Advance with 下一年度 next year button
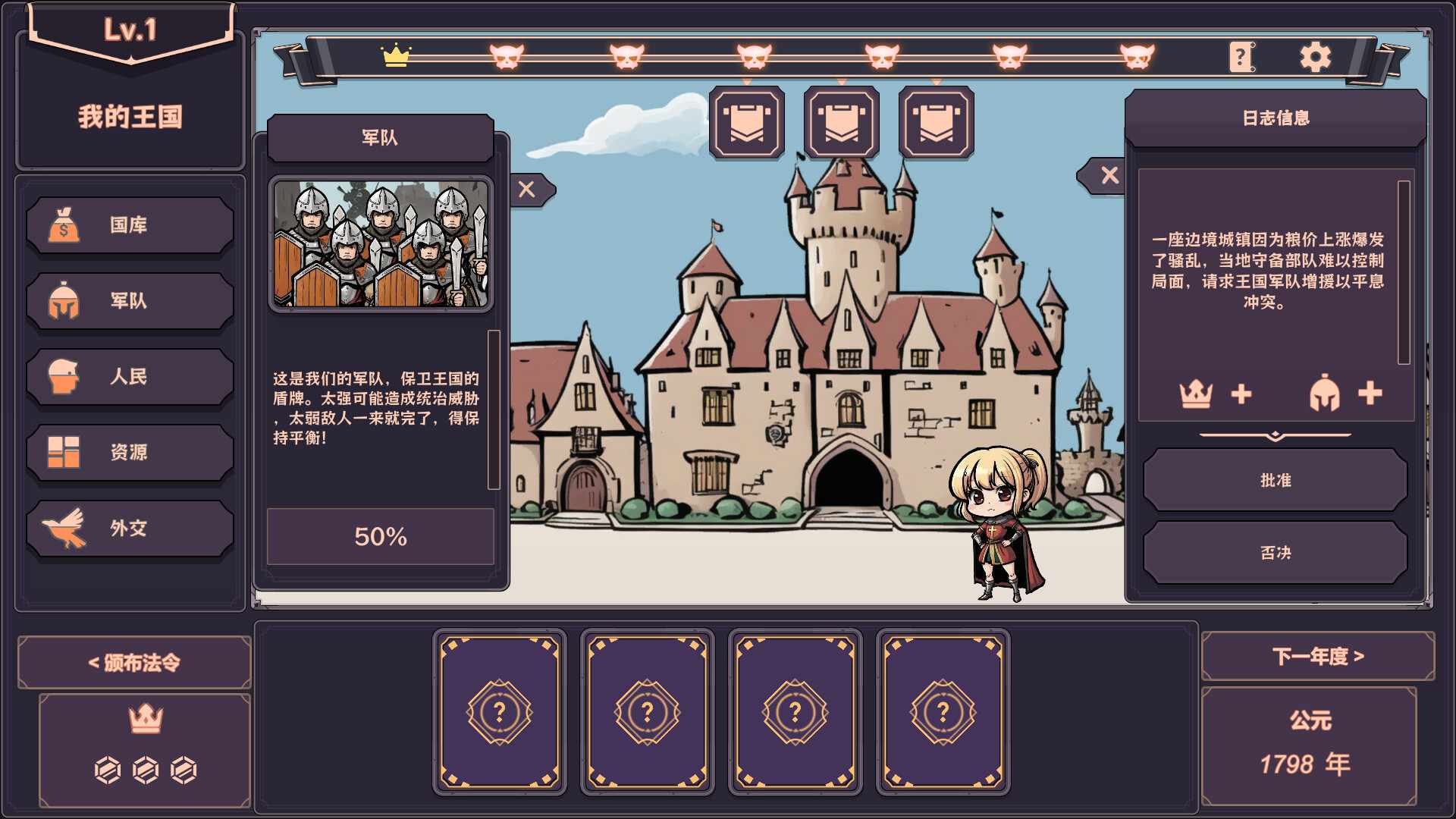 pos(1317,656)
